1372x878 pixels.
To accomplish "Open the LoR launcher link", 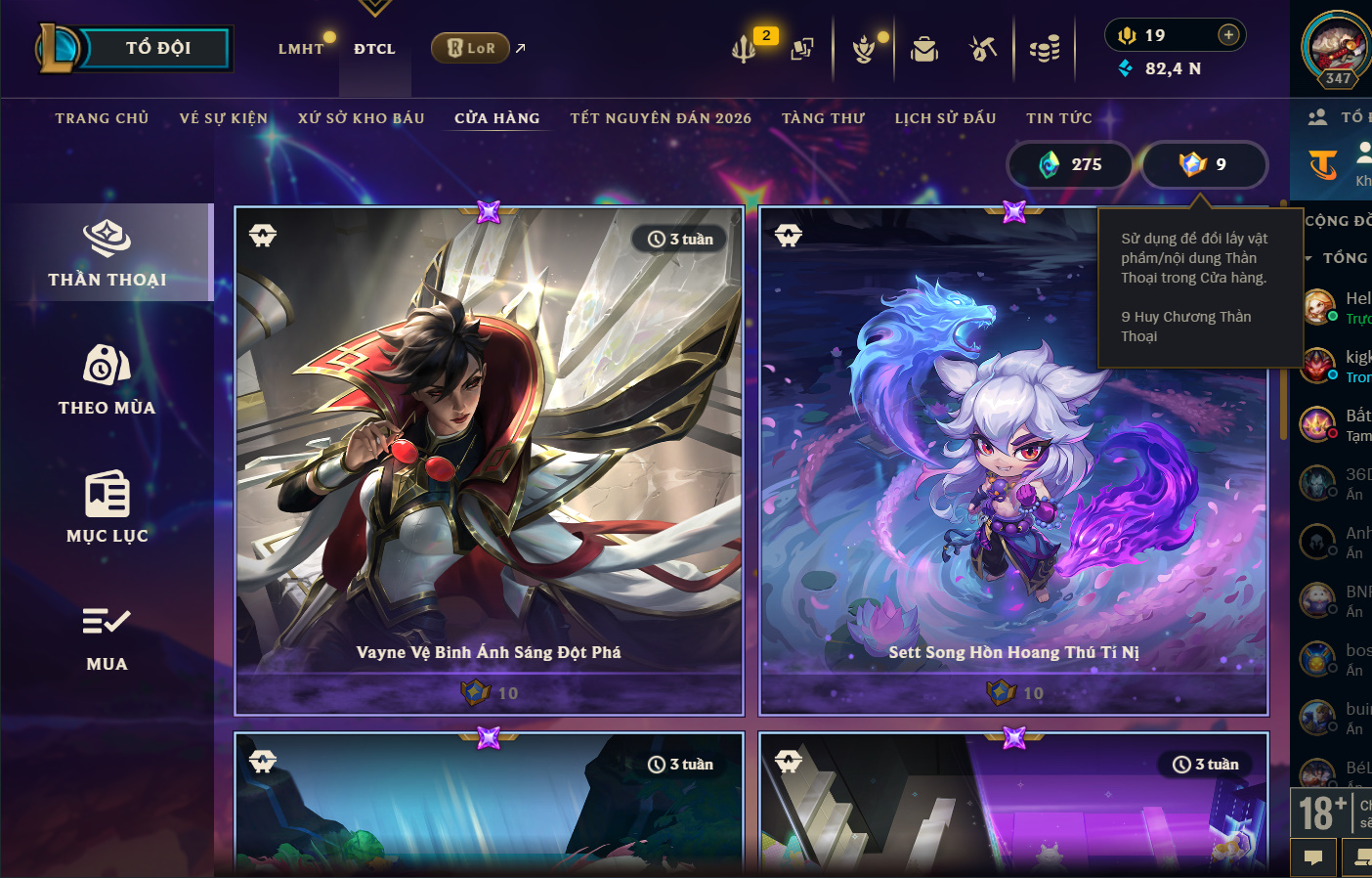I will 472,48.
